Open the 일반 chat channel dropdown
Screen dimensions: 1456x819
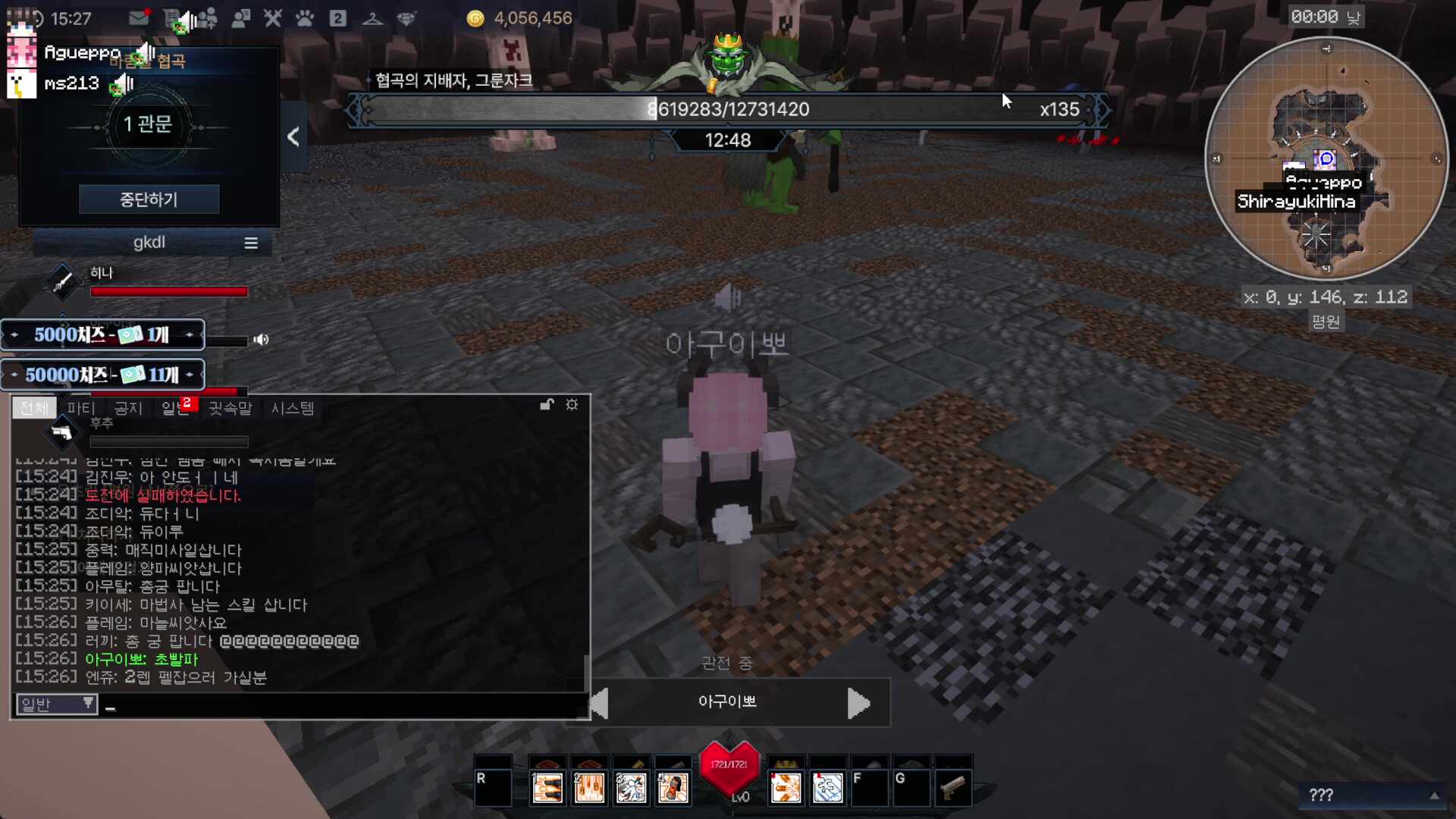point(57,704)
